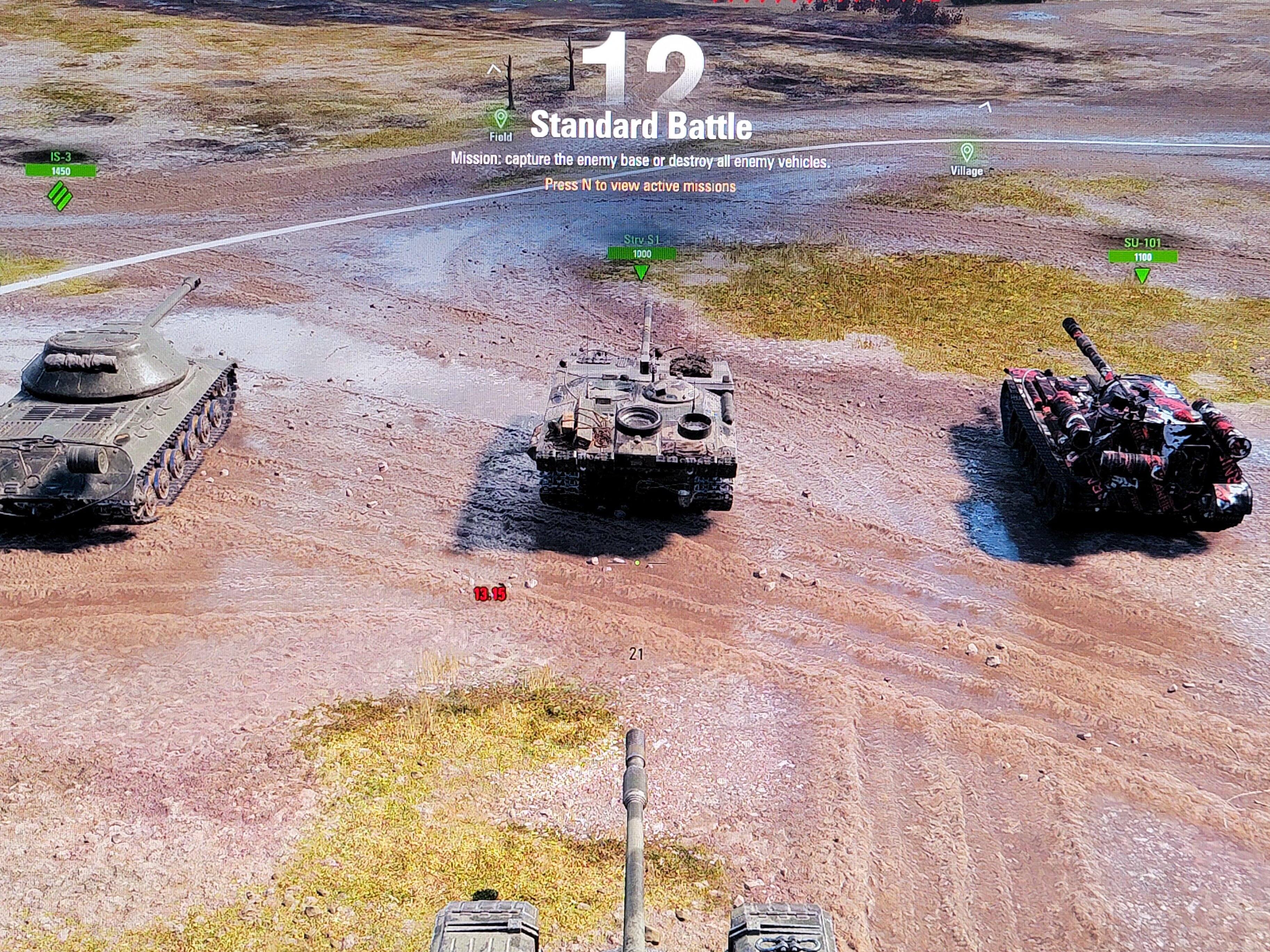The image size is (1270, 952).
Task: Click the SU-101 ally marker arrow
Action: click(x=1142, y=276)
